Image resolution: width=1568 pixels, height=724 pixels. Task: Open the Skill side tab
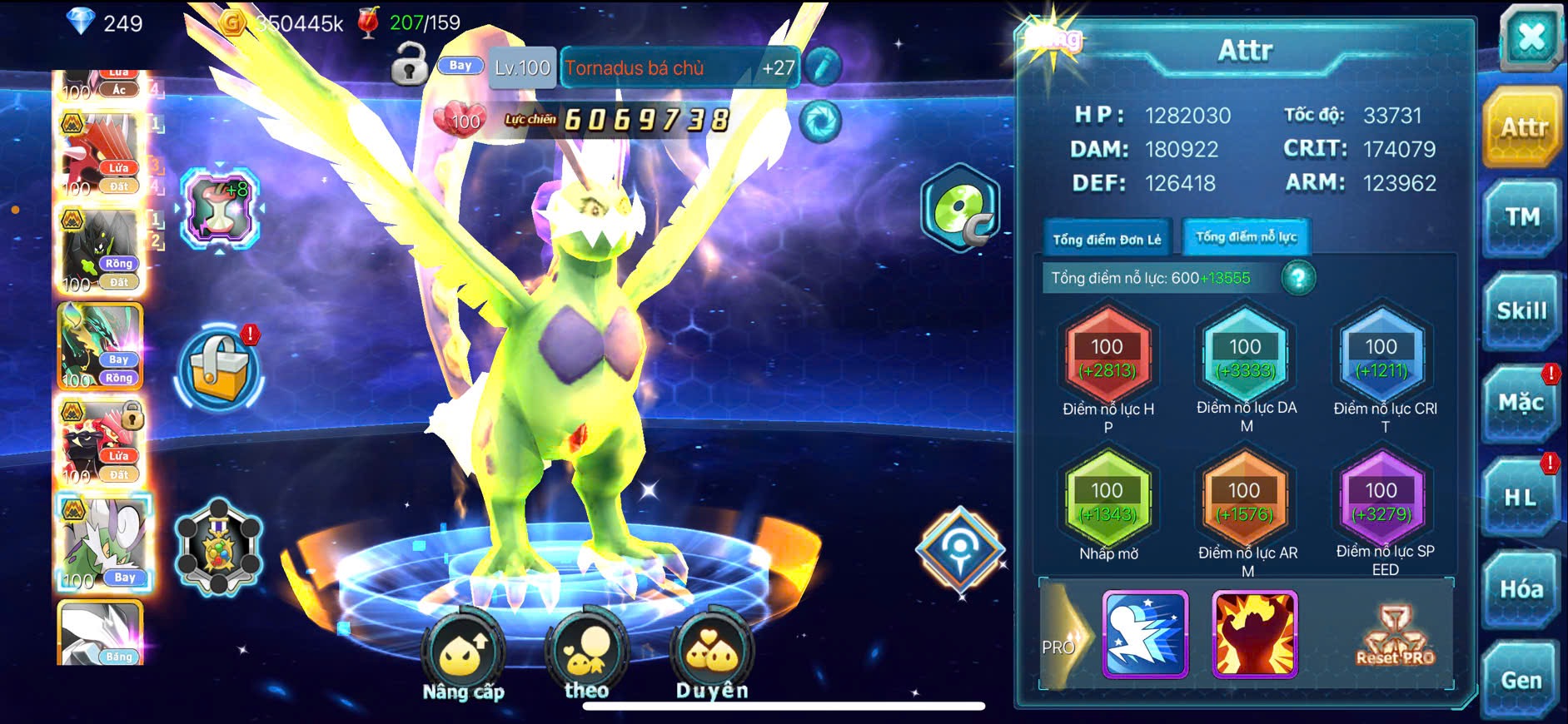pos(1521,311)
